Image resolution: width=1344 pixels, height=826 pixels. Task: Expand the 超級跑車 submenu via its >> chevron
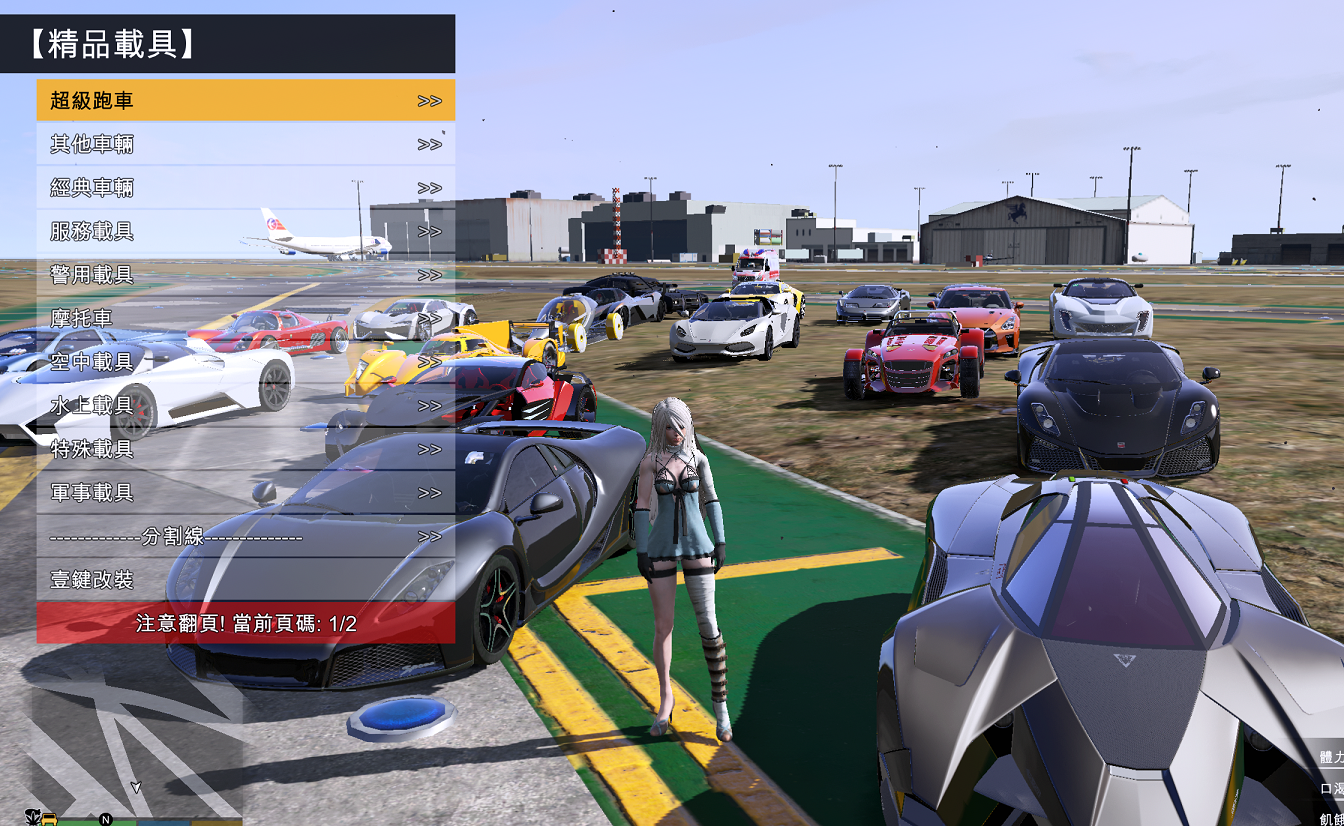coord(432,100)
